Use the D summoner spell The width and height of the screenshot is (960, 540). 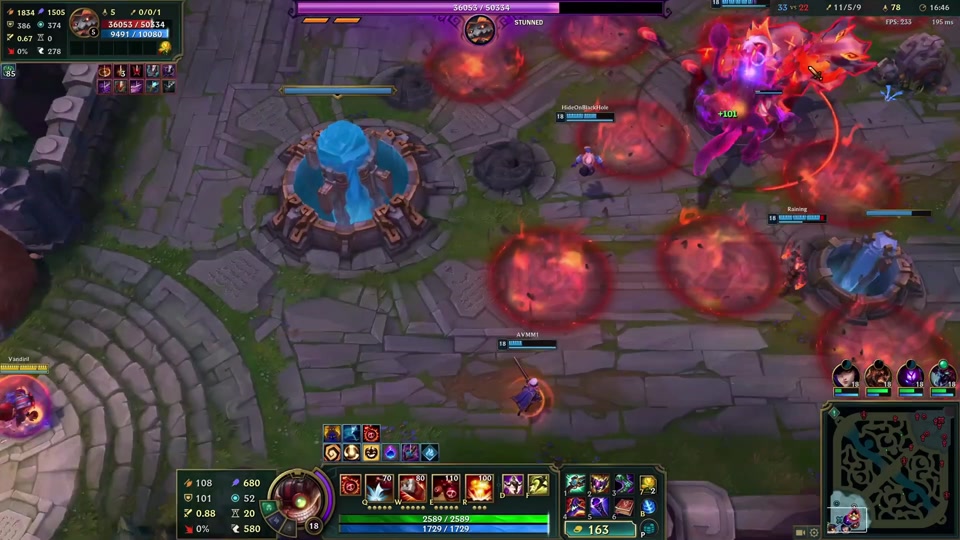coord(512,486)
